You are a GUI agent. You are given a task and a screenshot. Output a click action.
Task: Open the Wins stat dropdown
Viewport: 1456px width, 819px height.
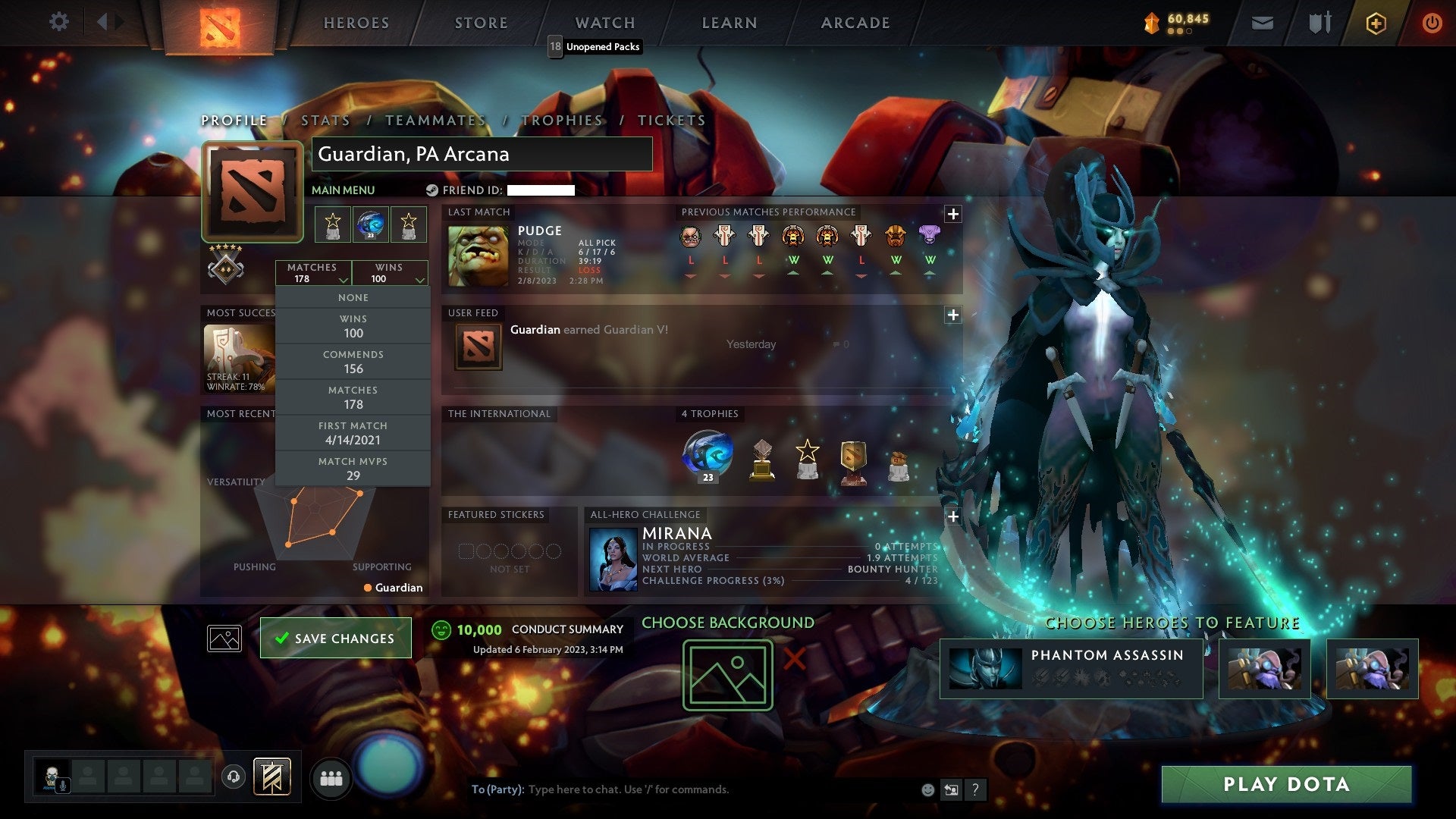pyautogui.click(x=390, y=272)
